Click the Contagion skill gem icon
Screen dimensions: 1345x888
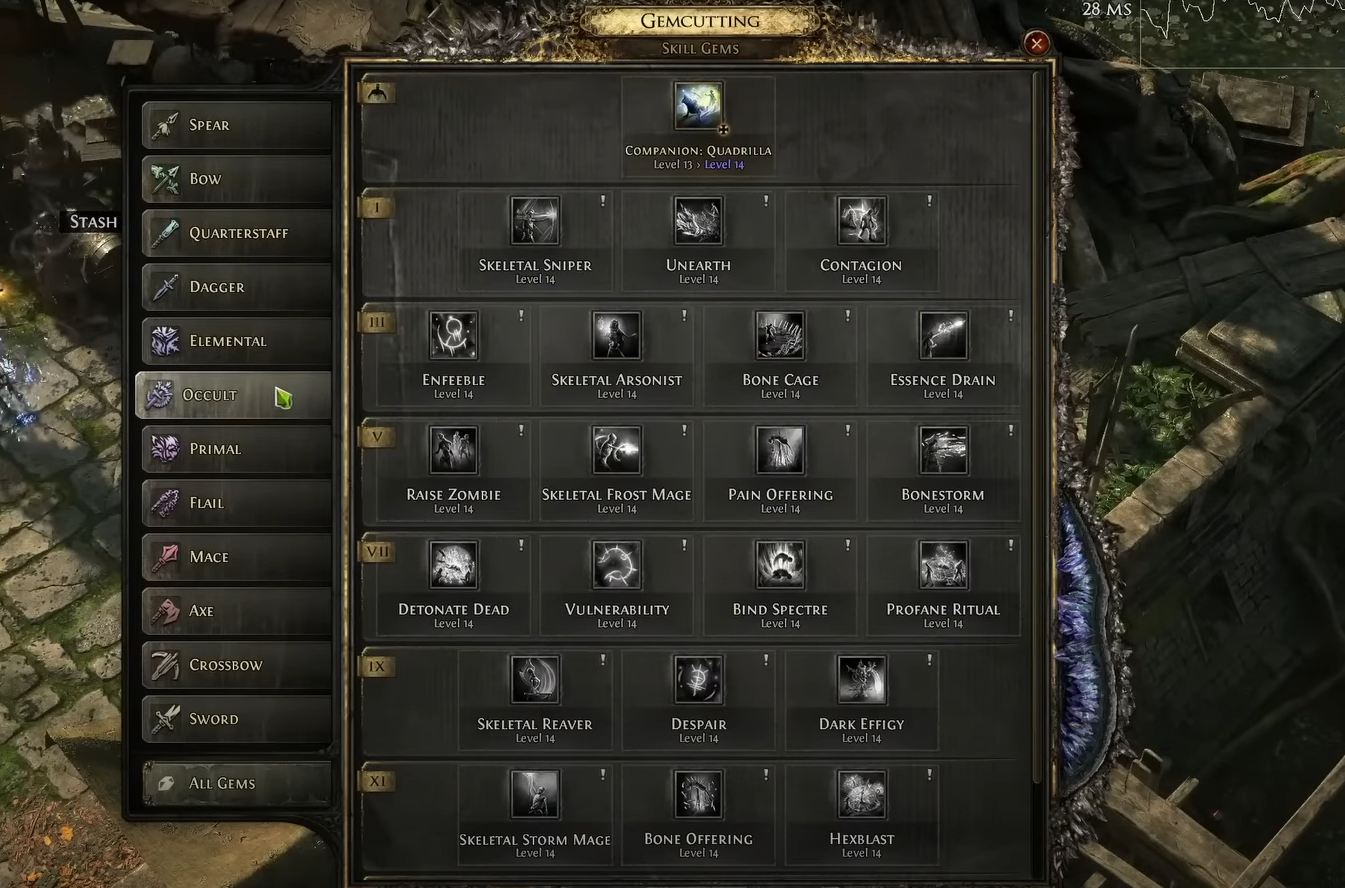[861, 221]
